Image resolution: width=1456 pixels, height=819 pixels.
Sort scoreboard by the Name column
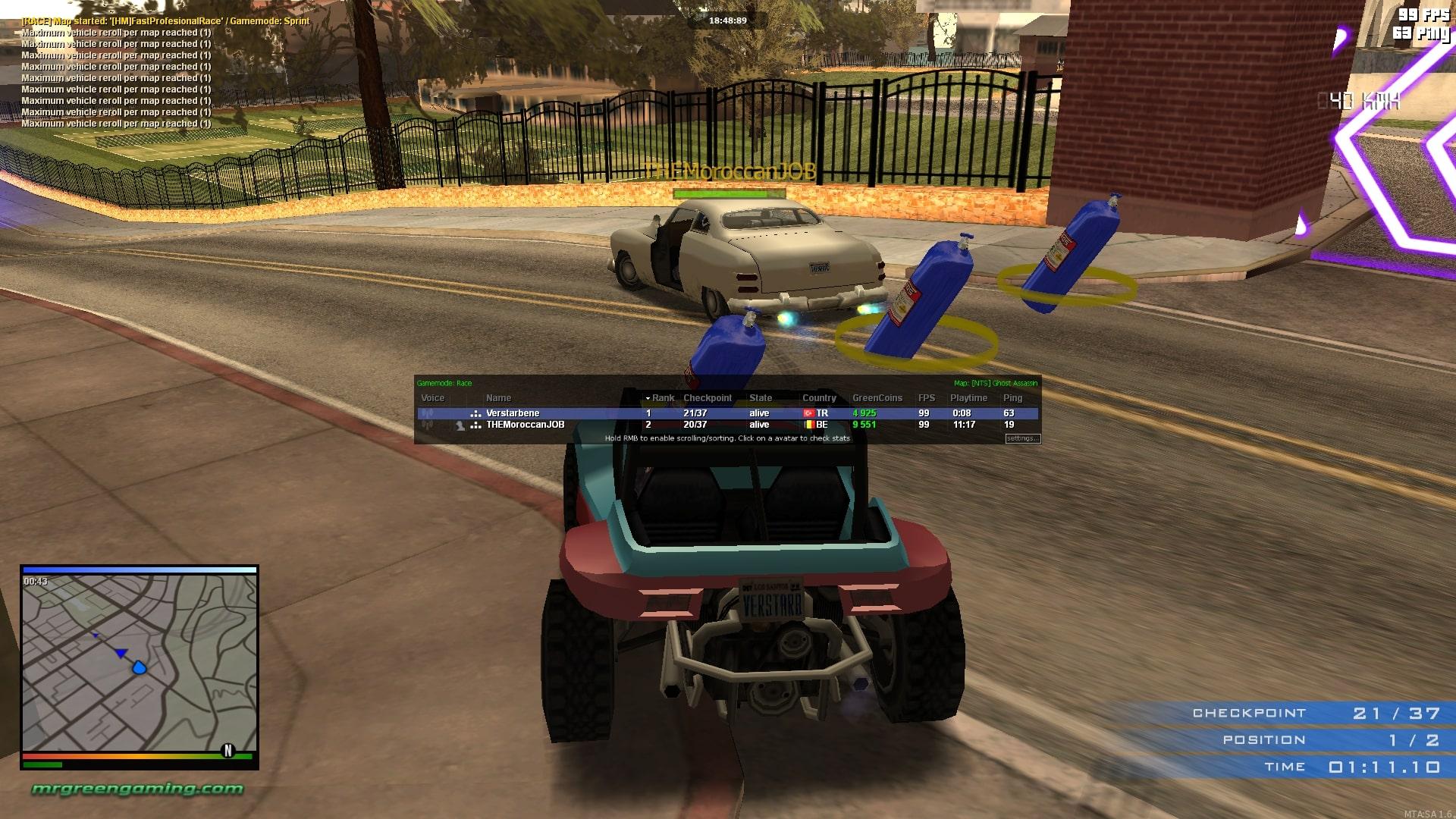[498, 398]
